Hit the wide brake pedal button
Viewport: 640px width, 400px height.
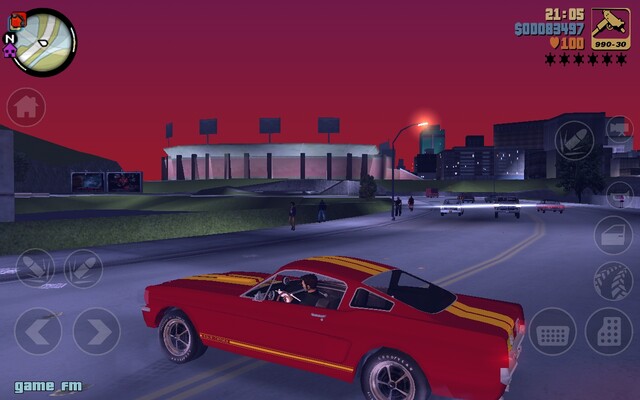tap(552, 331)
